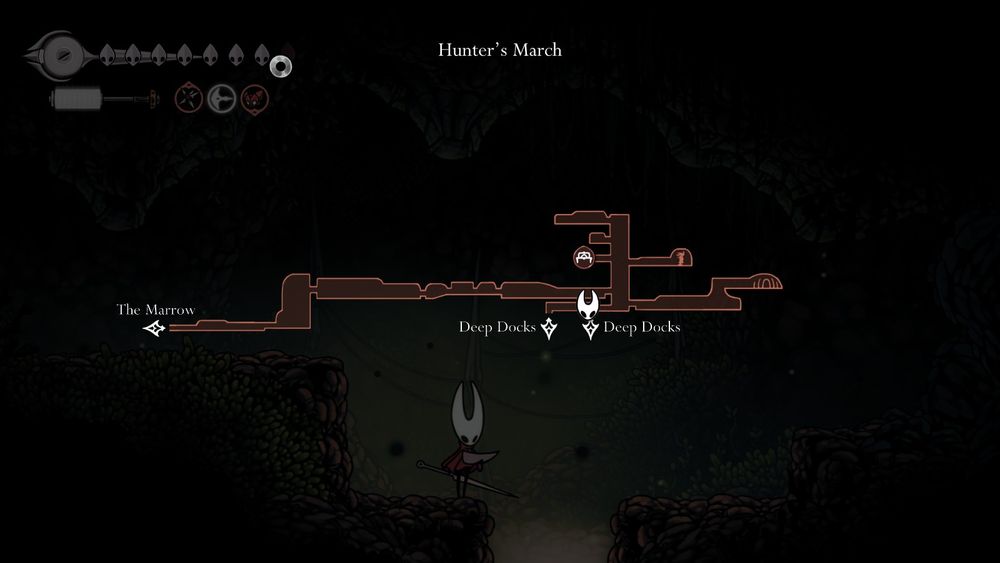The image size is (1000, 563).
Task: Activate the four-pointed star tool icon
Action: click(189, 98)
